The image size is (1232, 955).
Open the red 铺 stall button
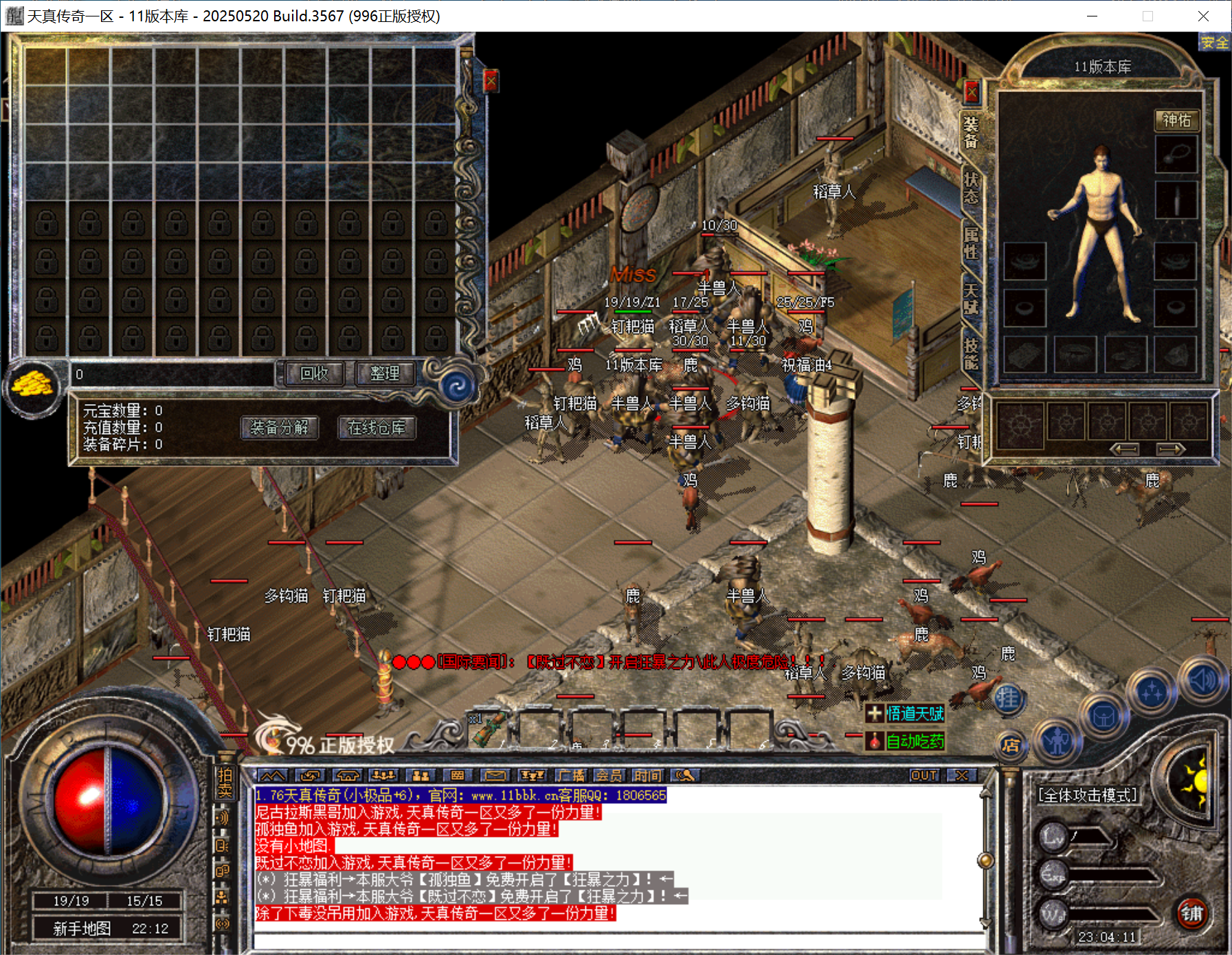point(1191,913)
